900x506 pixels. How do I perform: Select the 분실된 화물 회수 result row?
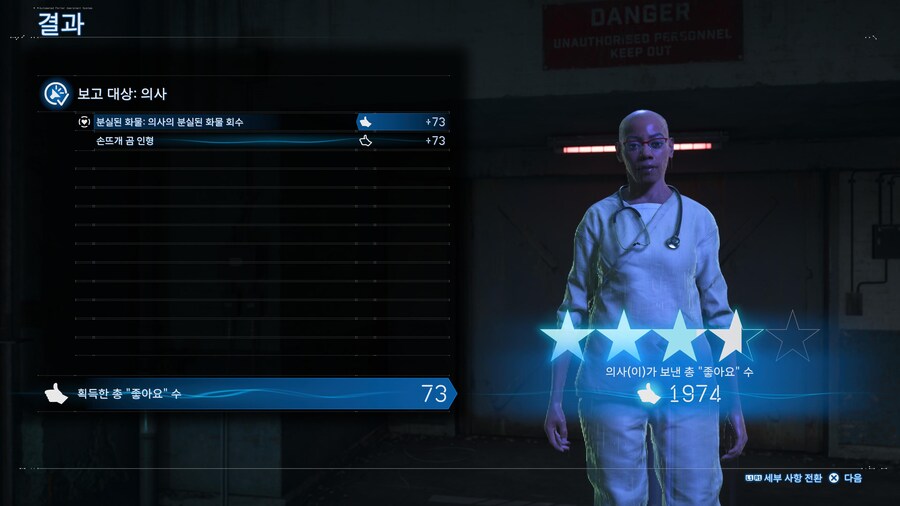[260, 122]
